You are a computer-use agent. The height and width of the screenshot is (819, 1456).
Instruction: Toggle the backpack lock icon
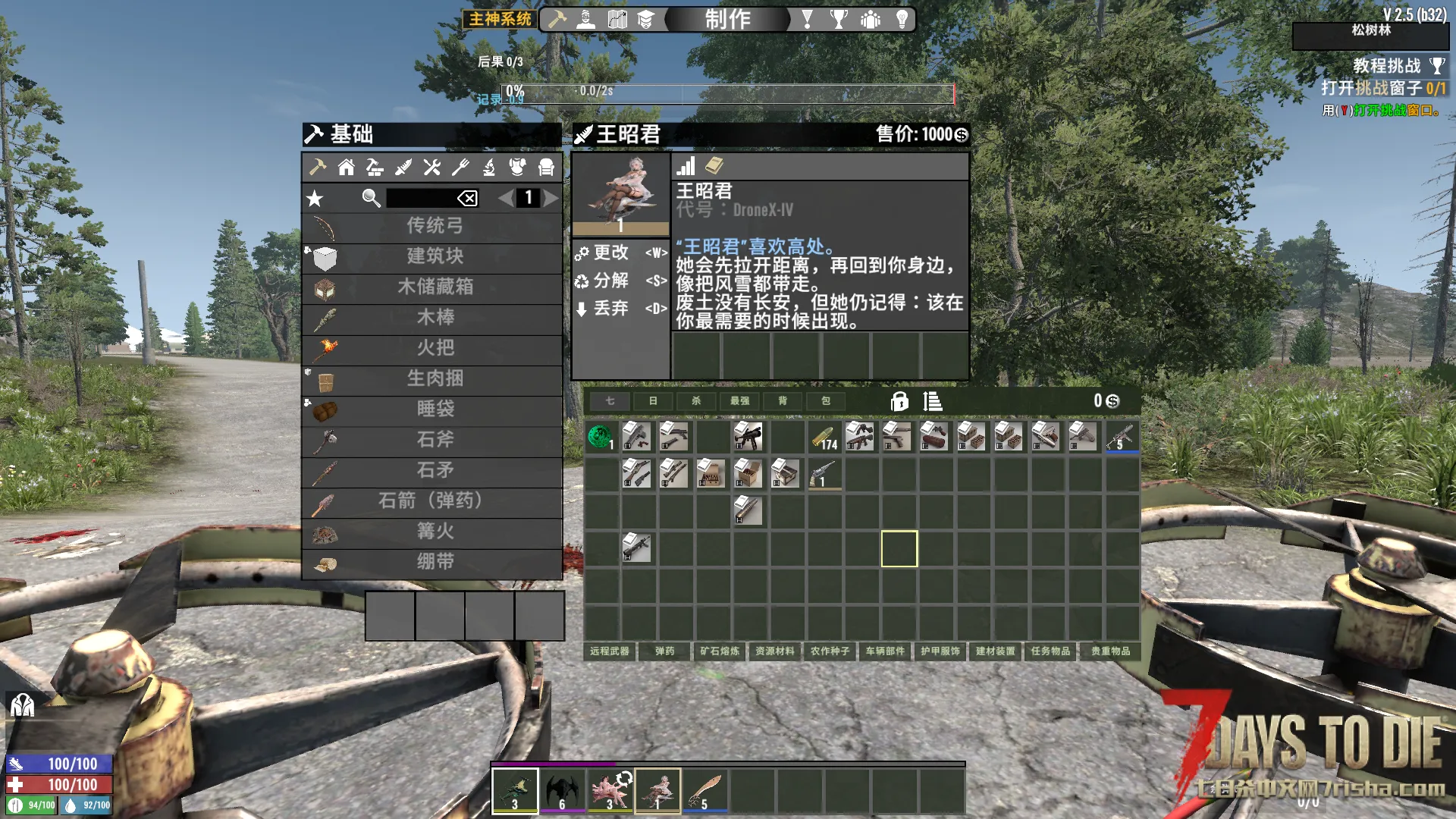click(899, 401)
